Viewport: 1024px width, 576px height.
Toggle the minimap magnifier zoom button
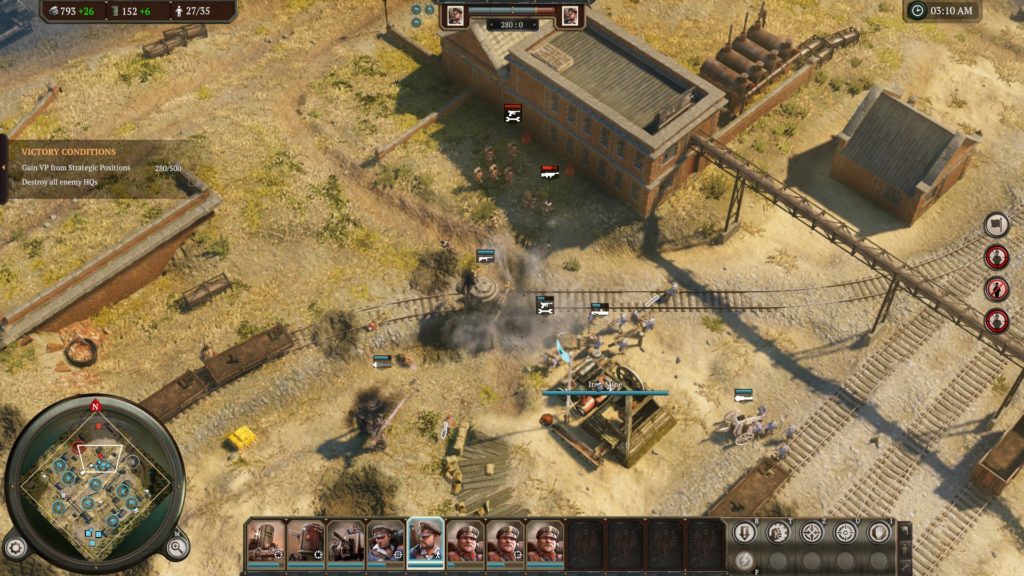pos(176,546)
